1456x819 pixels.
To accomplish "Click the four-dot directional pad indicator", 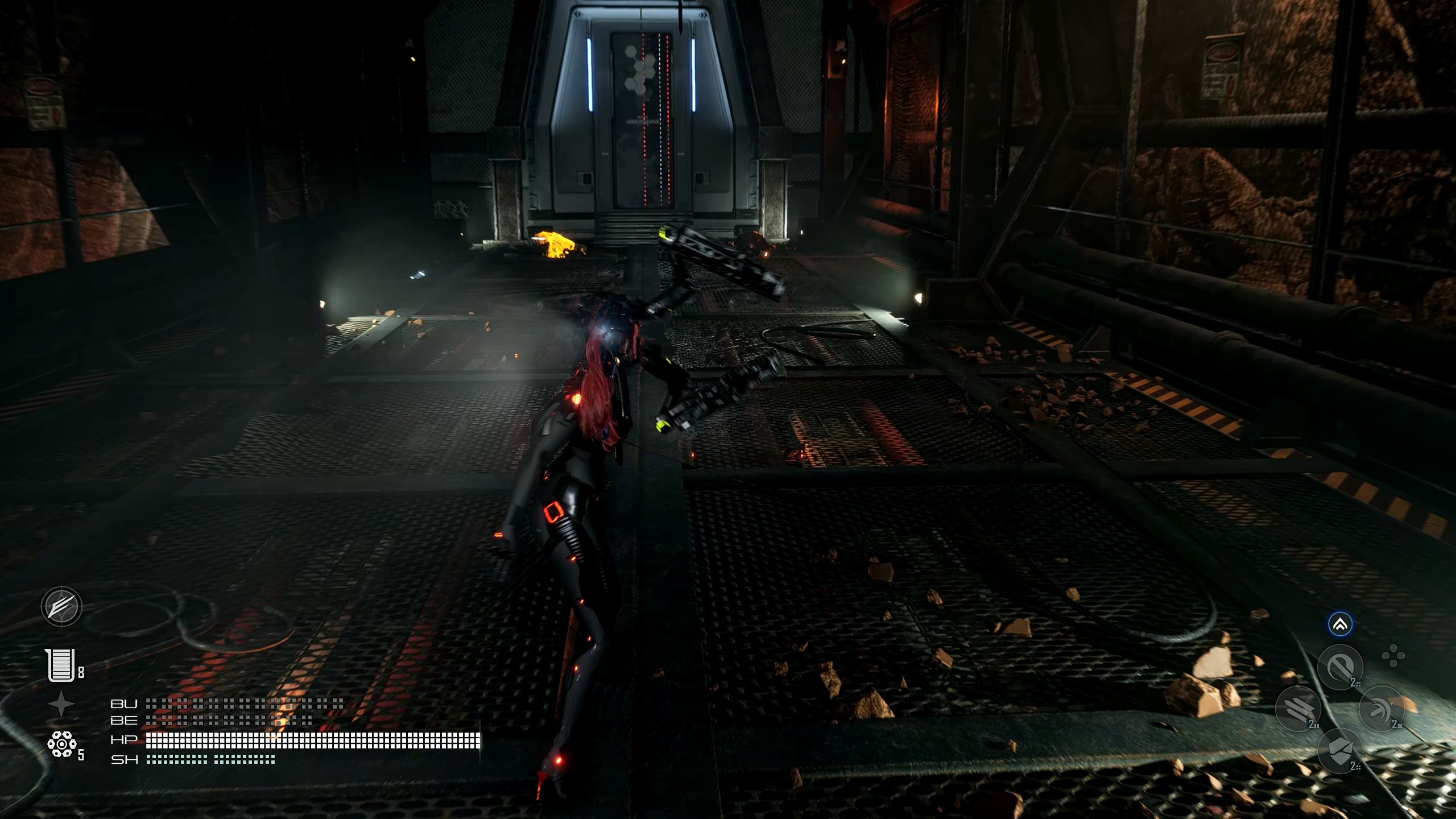I will (1393, 656).
